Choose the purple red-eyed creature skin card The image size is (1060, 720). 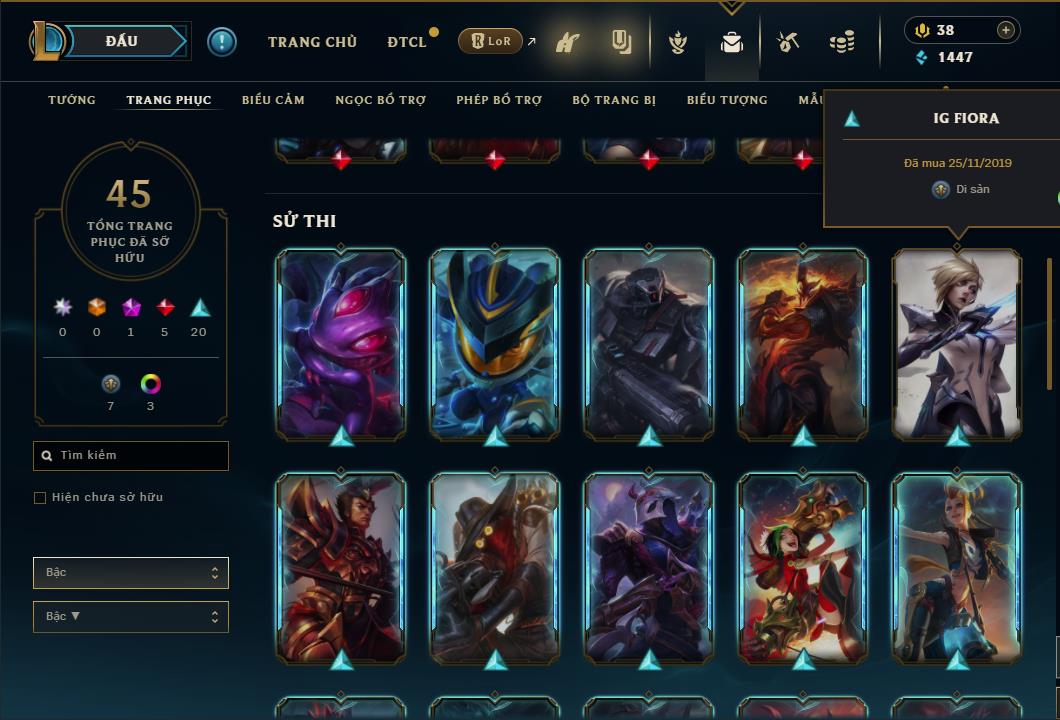pyautogui.click(x=341, y=343)
